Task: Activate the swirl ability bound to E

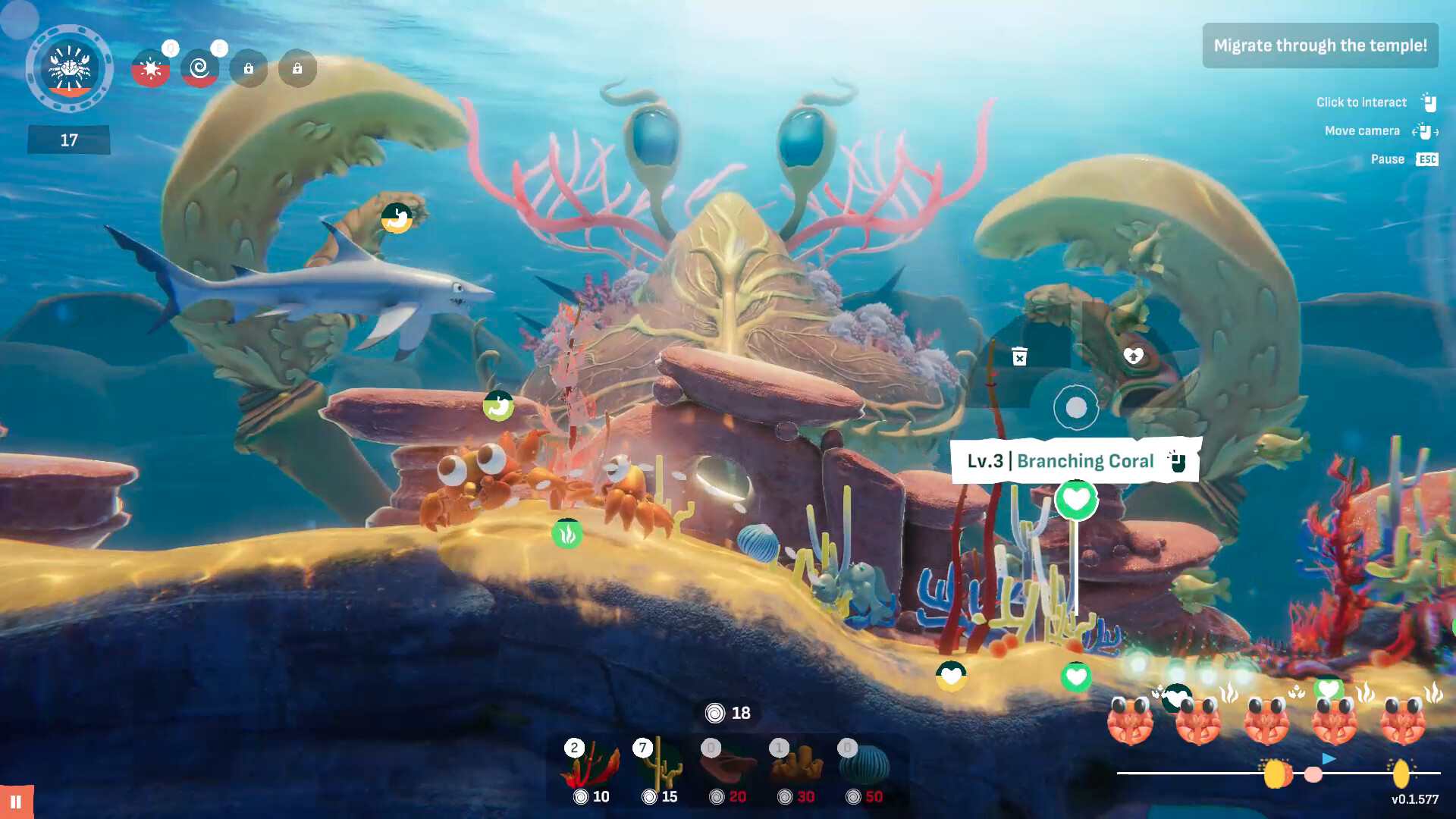Action: point(199,68)
